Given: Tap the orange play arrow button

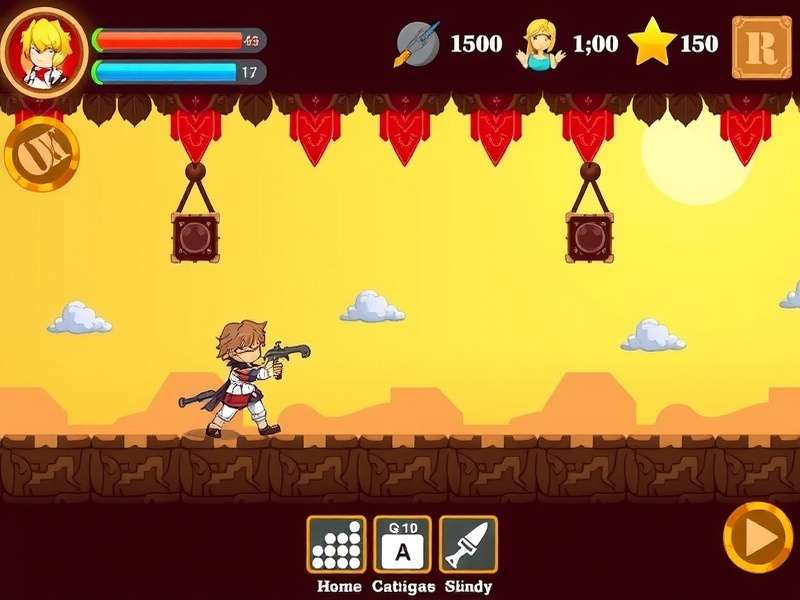Looking at the screenshot, I should (757, 538).
